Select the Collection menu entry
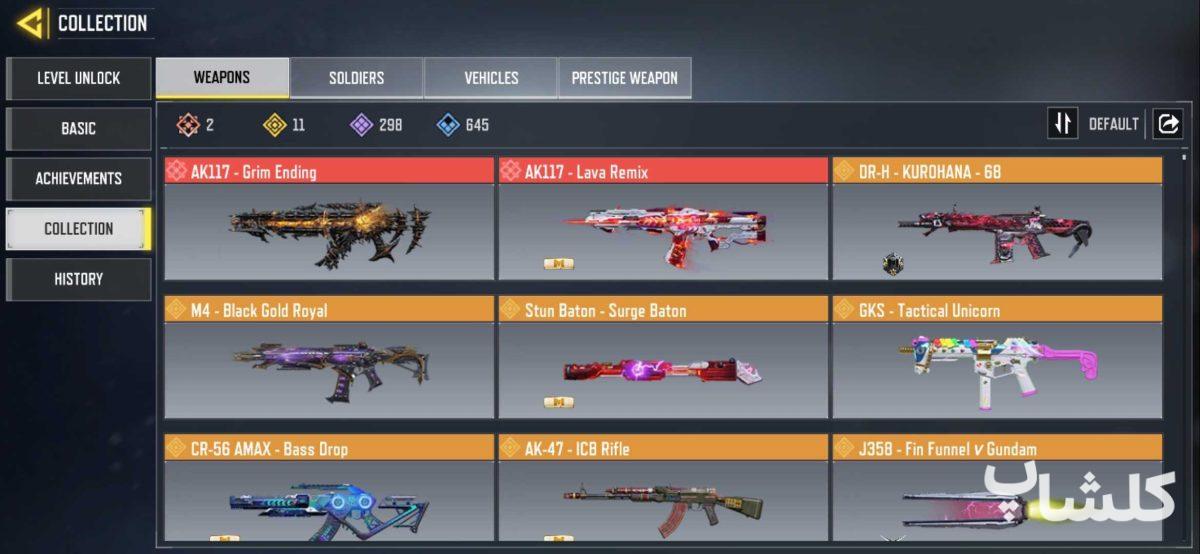This screenshot has height=554, width=1200. [x=78, y=228]
